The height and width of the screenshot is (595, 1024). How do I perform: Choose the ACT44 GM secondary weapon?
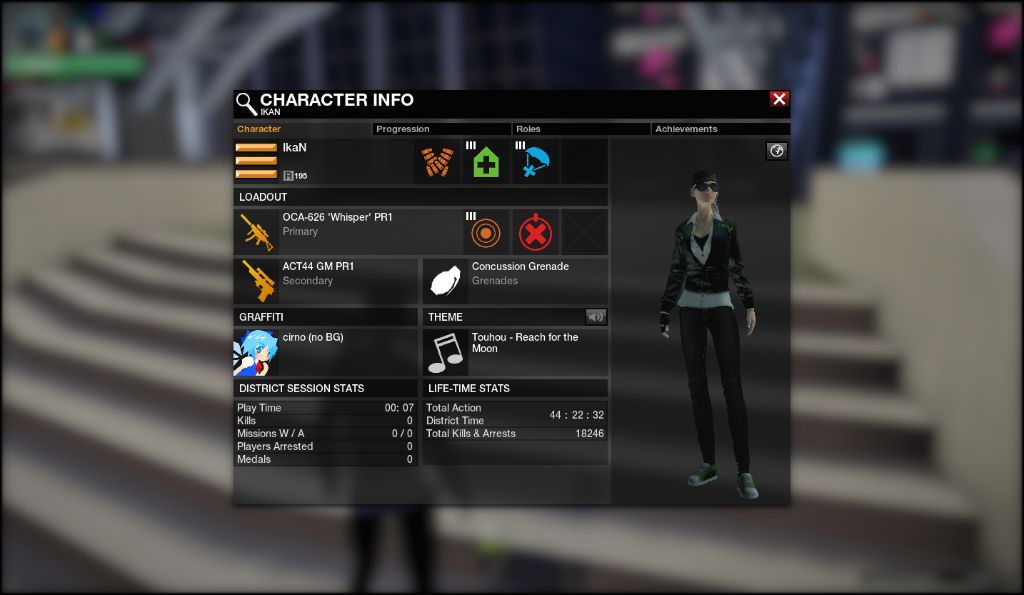(x=257, y=281)
